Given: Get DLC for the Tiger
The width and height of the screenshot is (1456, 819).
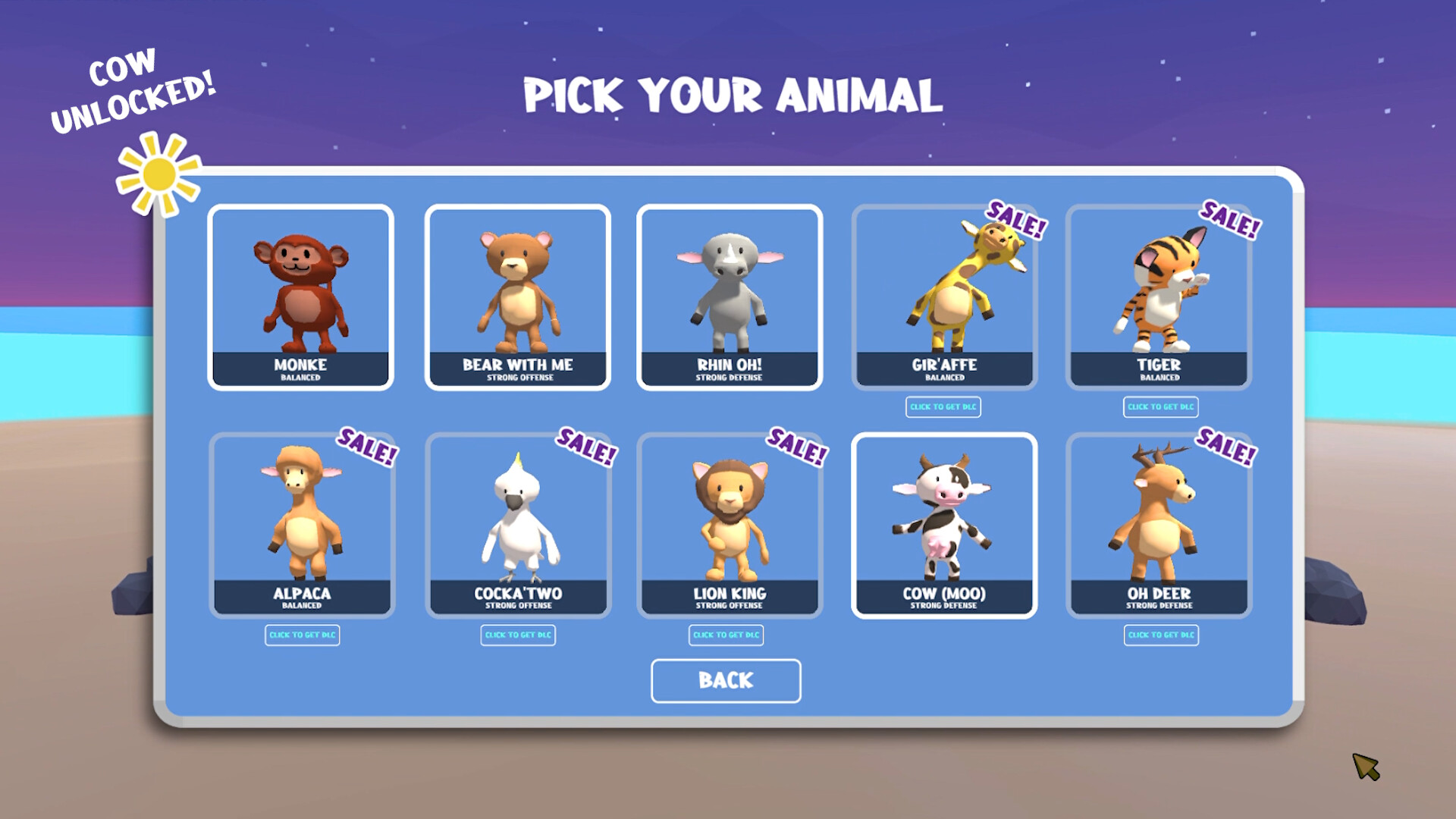Looking at the screenshot, I should [1162, 407].
